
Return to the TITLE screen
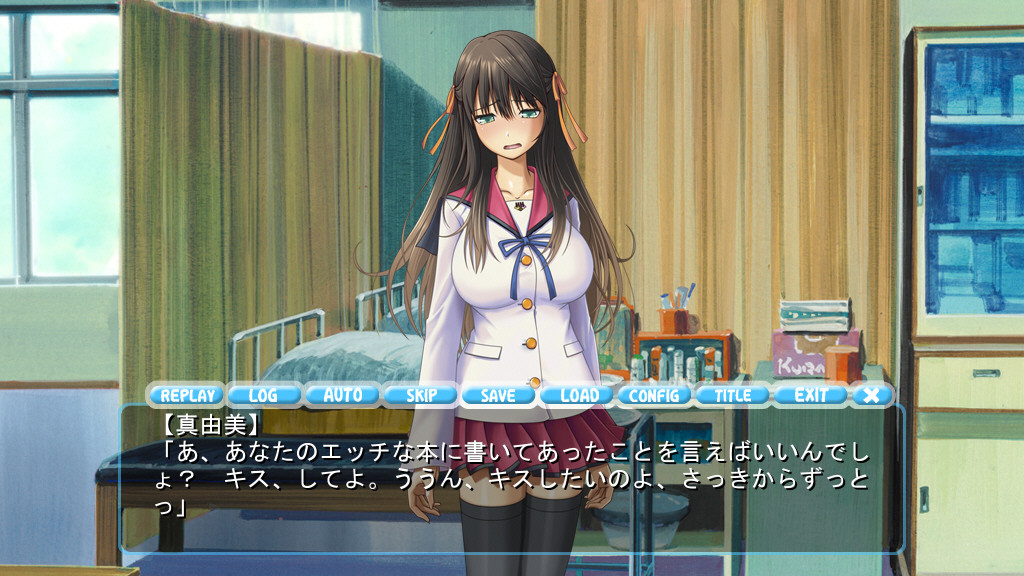point(733,395)
